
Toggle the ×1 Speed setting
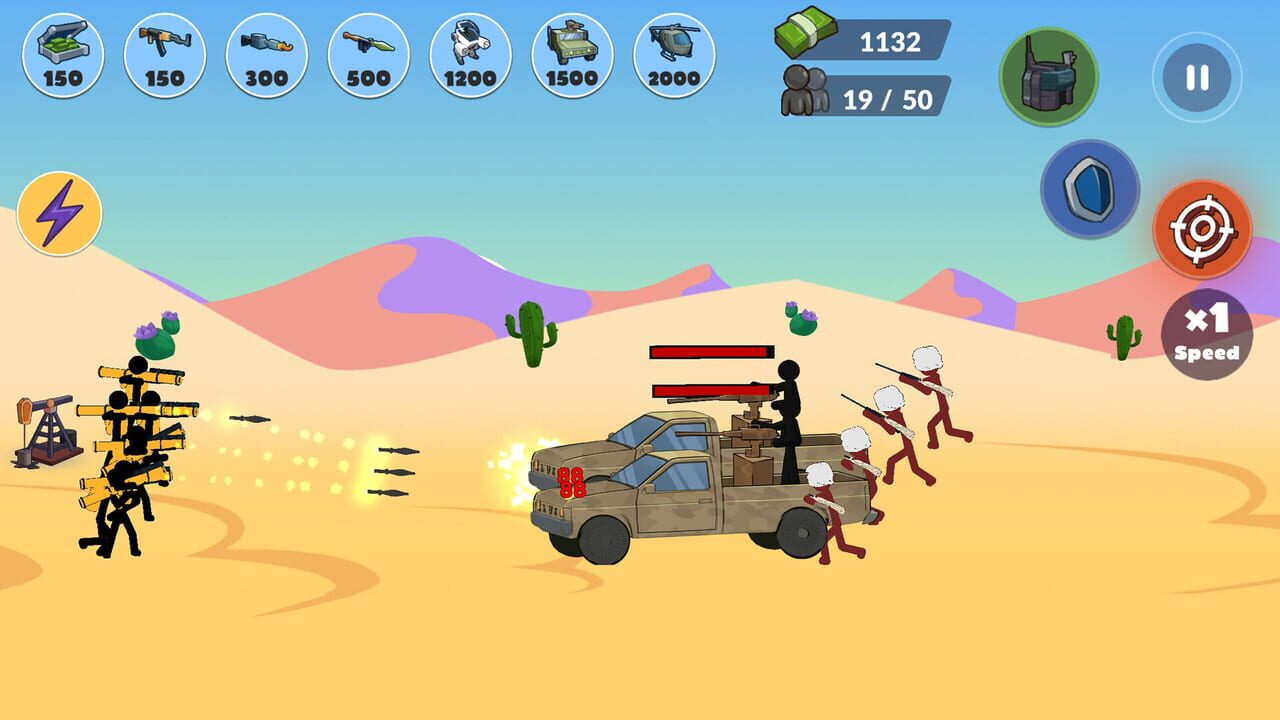pyautogui.click(x=1206, y=334)
